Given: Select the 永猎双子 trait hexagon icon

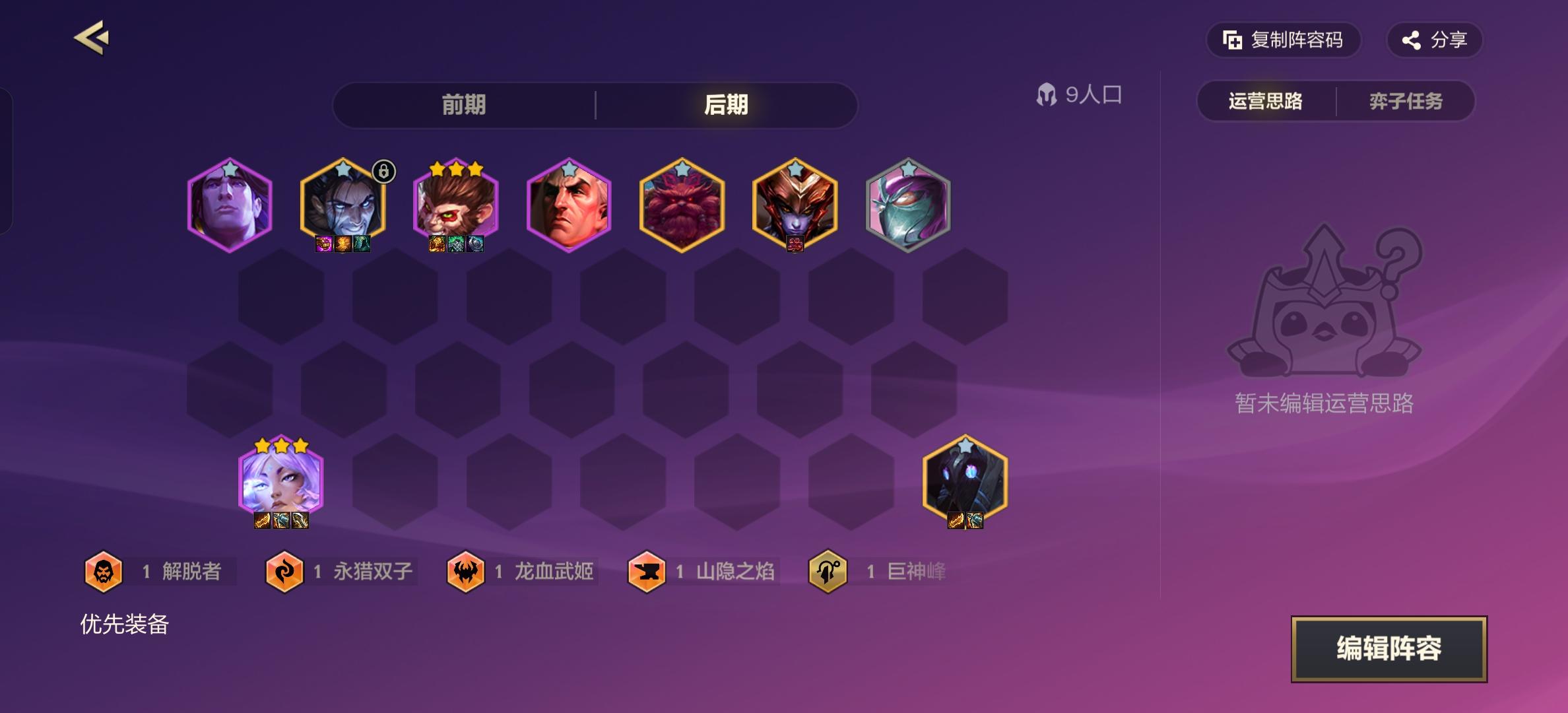Looking at the screenshot, I should [x=284, y=572].
